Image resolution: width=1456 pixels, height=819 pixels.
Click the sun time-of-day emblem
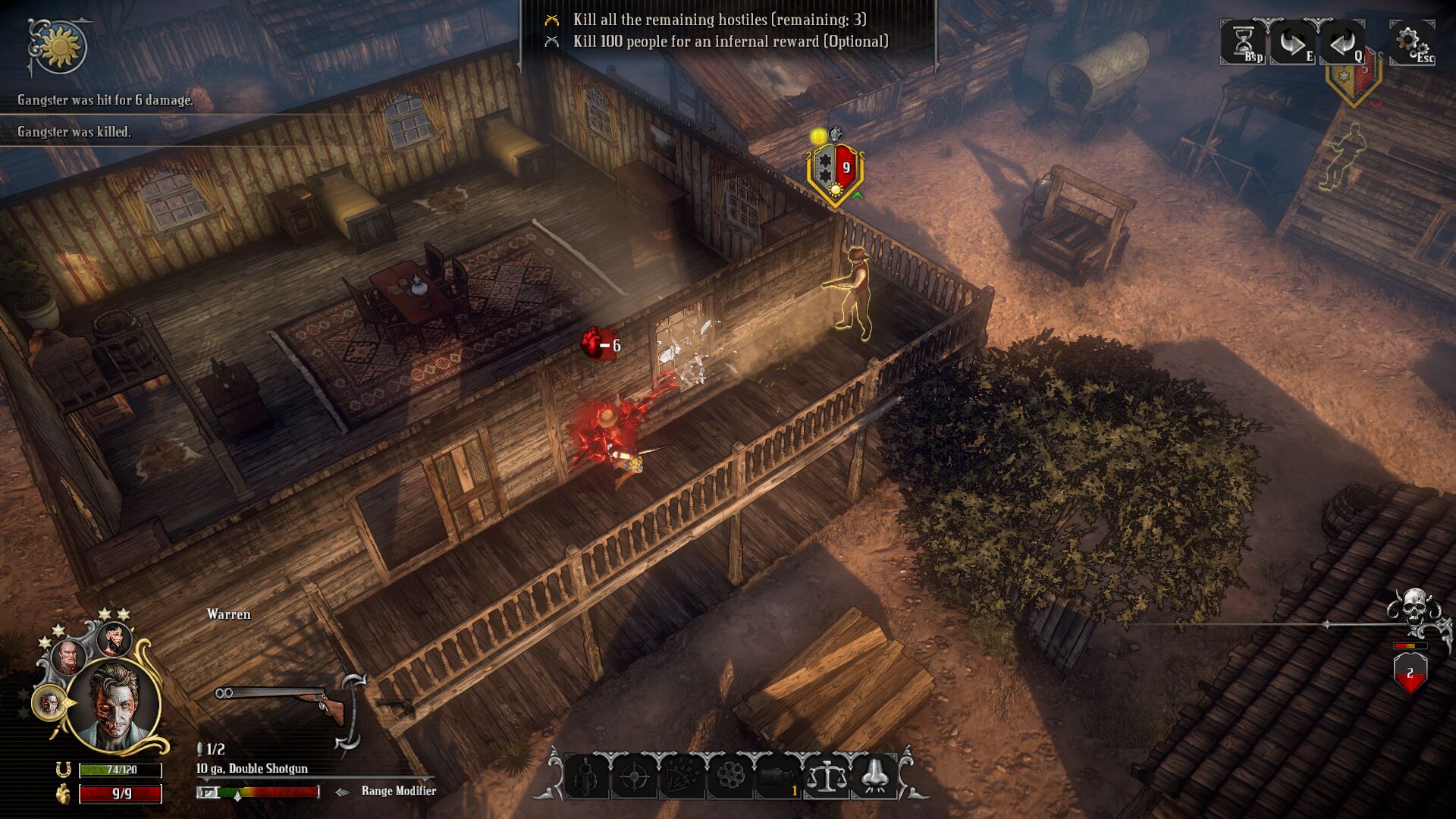tap(60, 47)
